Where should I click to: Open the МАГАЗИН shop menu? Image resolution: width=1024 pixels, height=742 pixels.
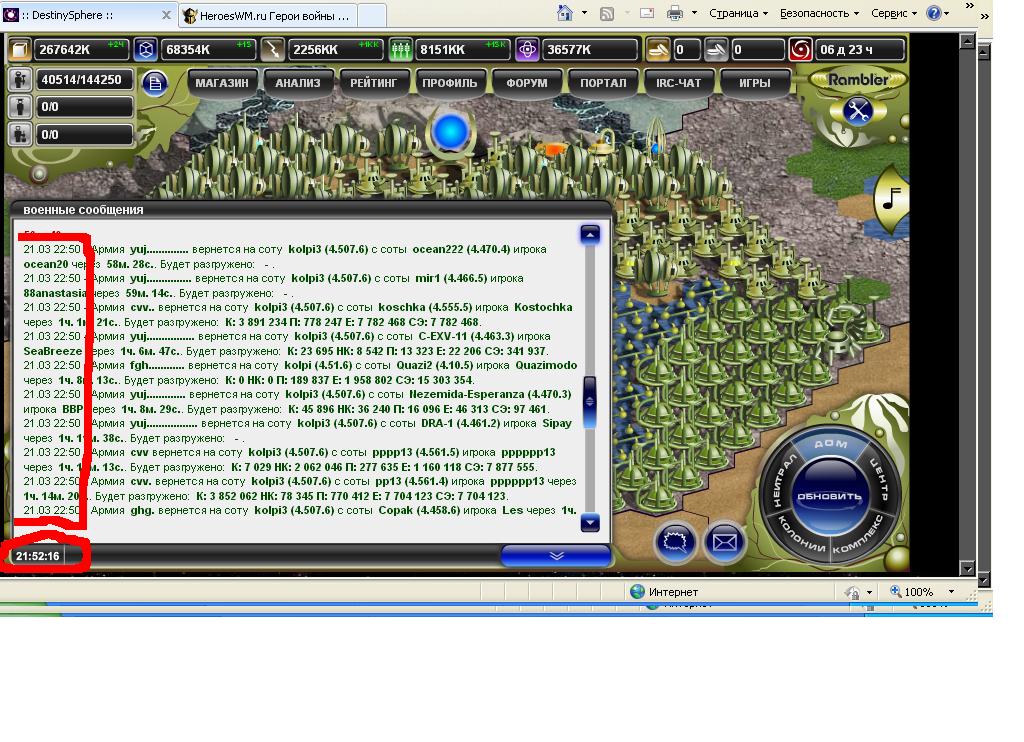coord(222,83)
